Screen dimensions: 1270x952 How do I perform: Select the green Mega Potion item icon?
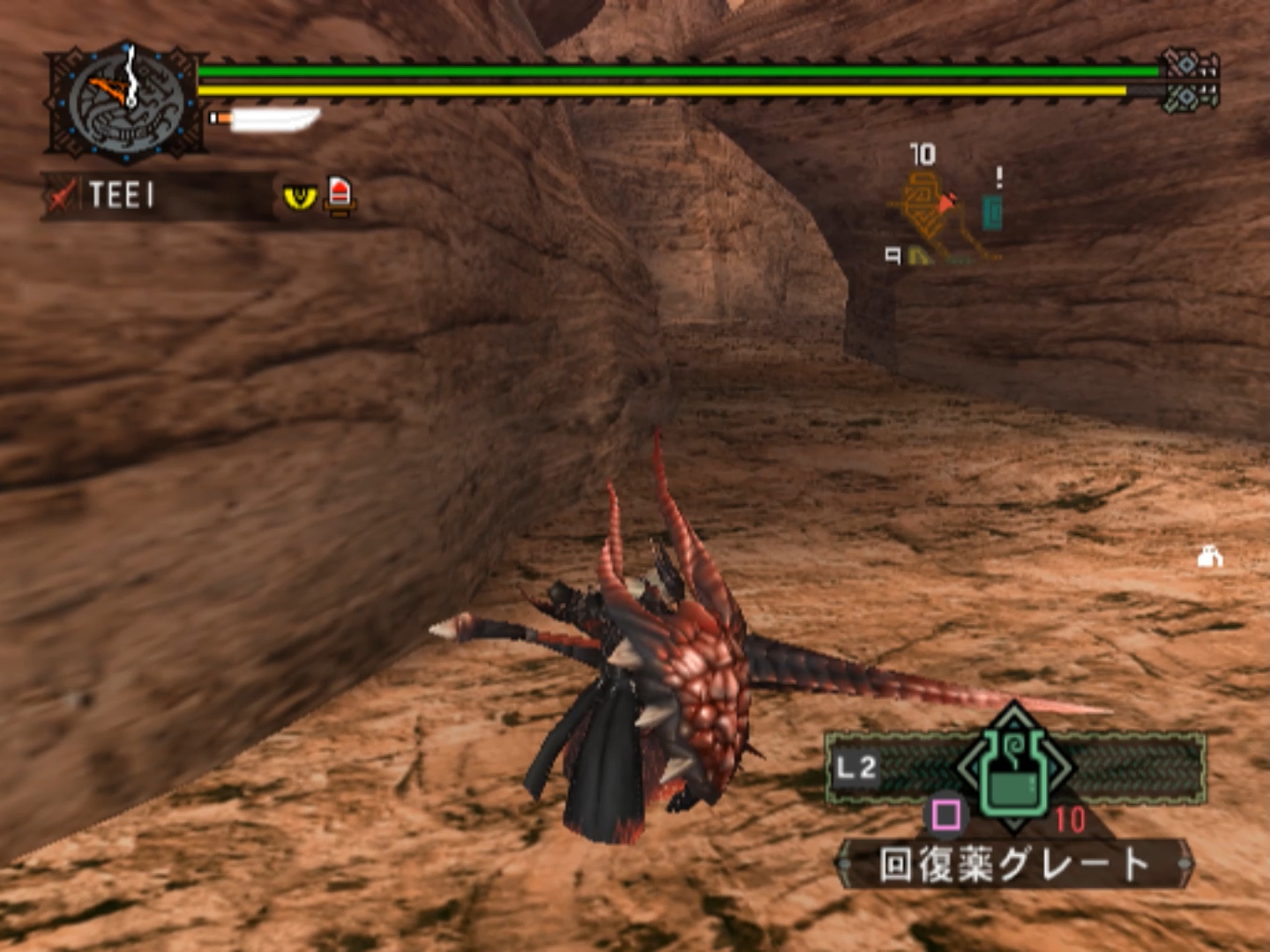pos(1014,769)
